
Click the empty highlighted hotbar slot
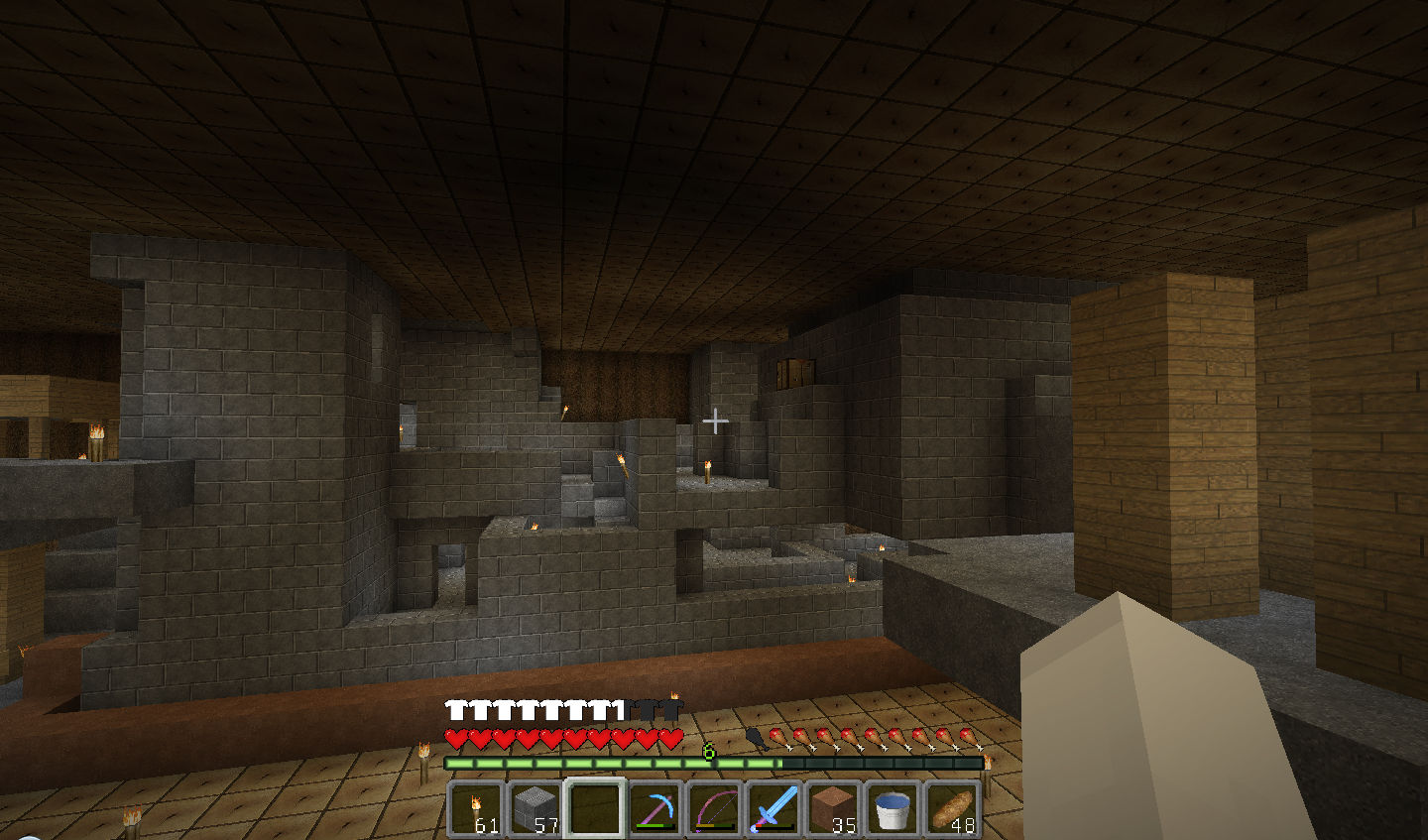click(595, 808)
